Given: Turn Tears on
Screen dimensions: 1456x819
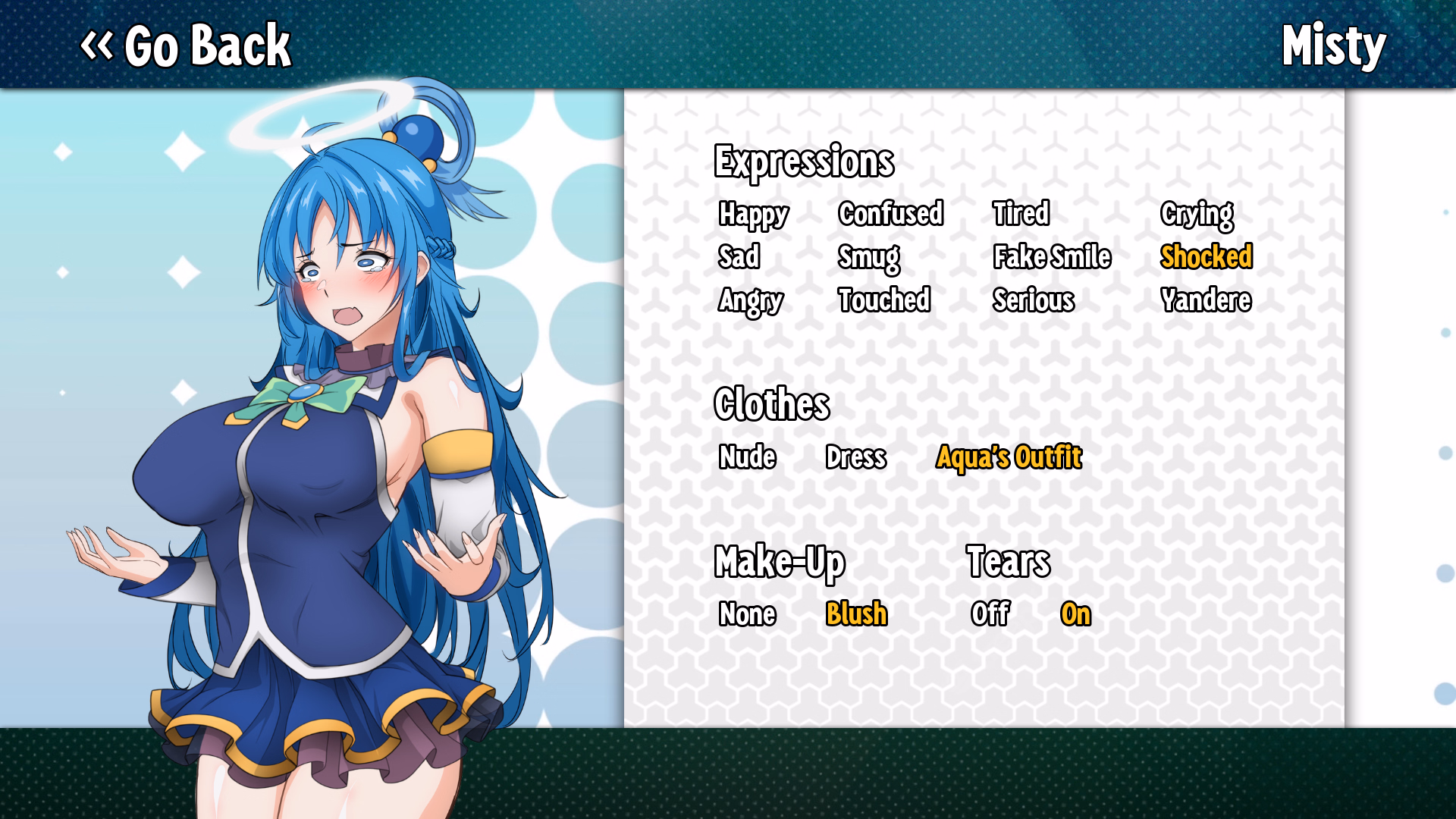Looking at the screenshot, I should pyautogui.click(x=1077, y=615).
